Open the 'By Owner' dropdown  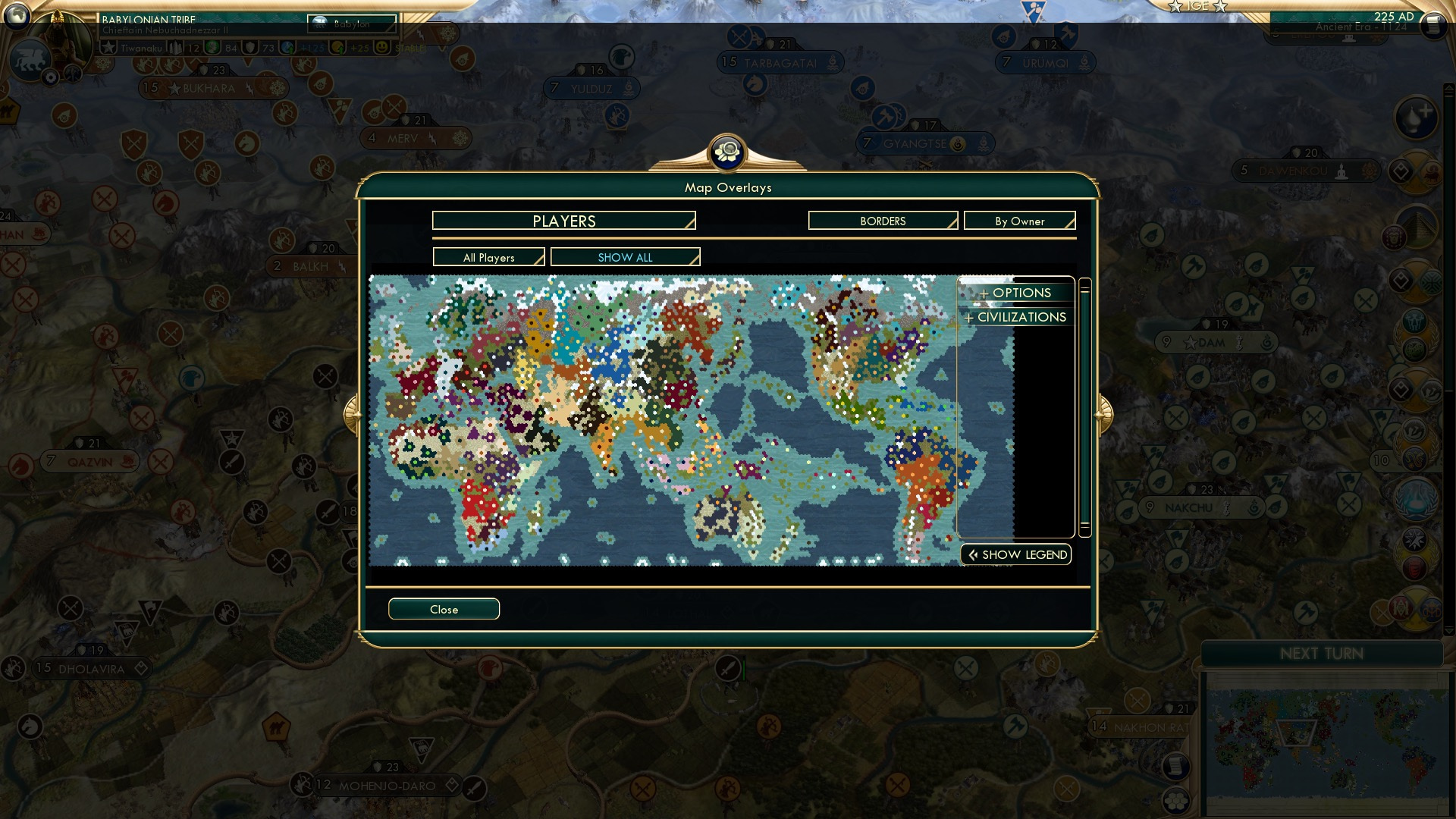(1019, 221)
